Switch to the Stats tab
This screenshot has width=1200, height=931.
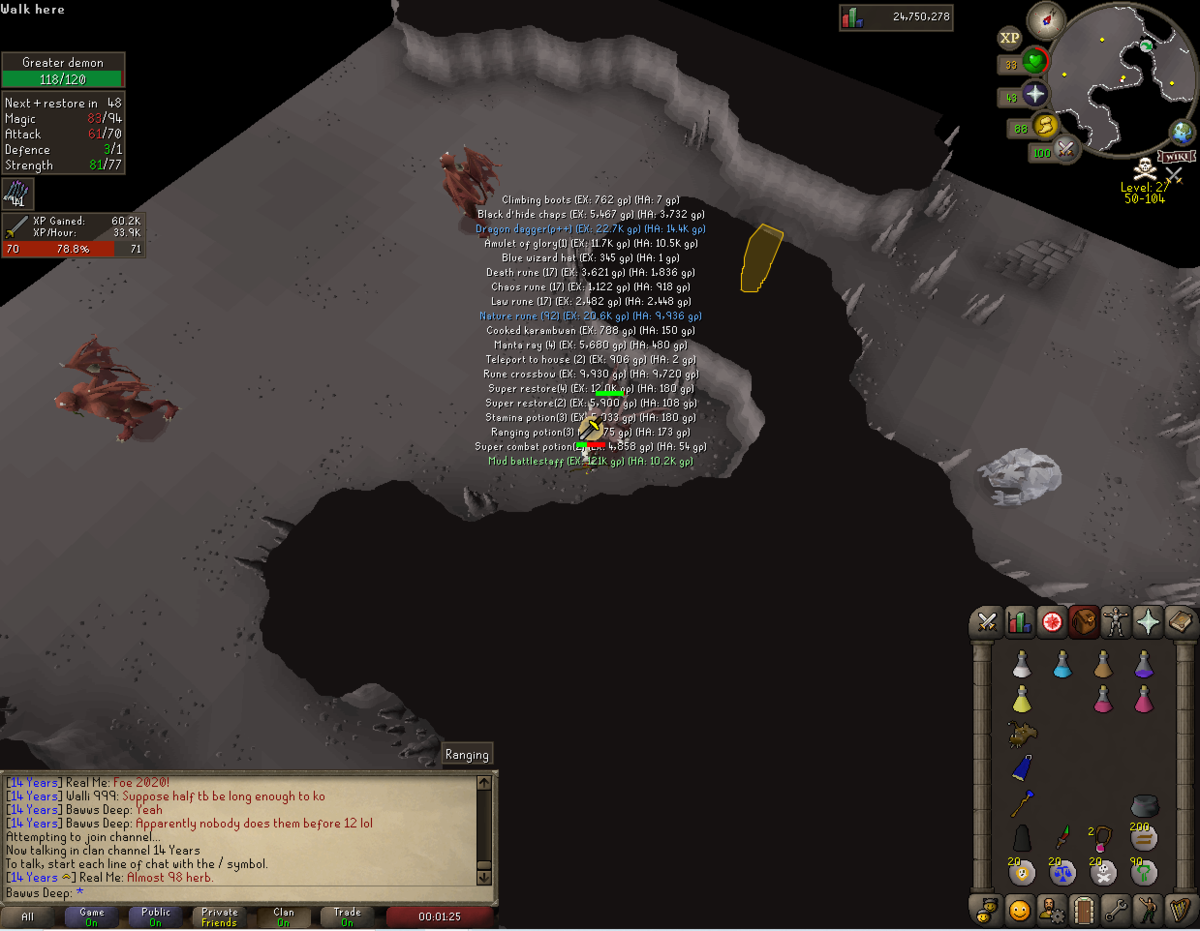[x=1020, y=622]
